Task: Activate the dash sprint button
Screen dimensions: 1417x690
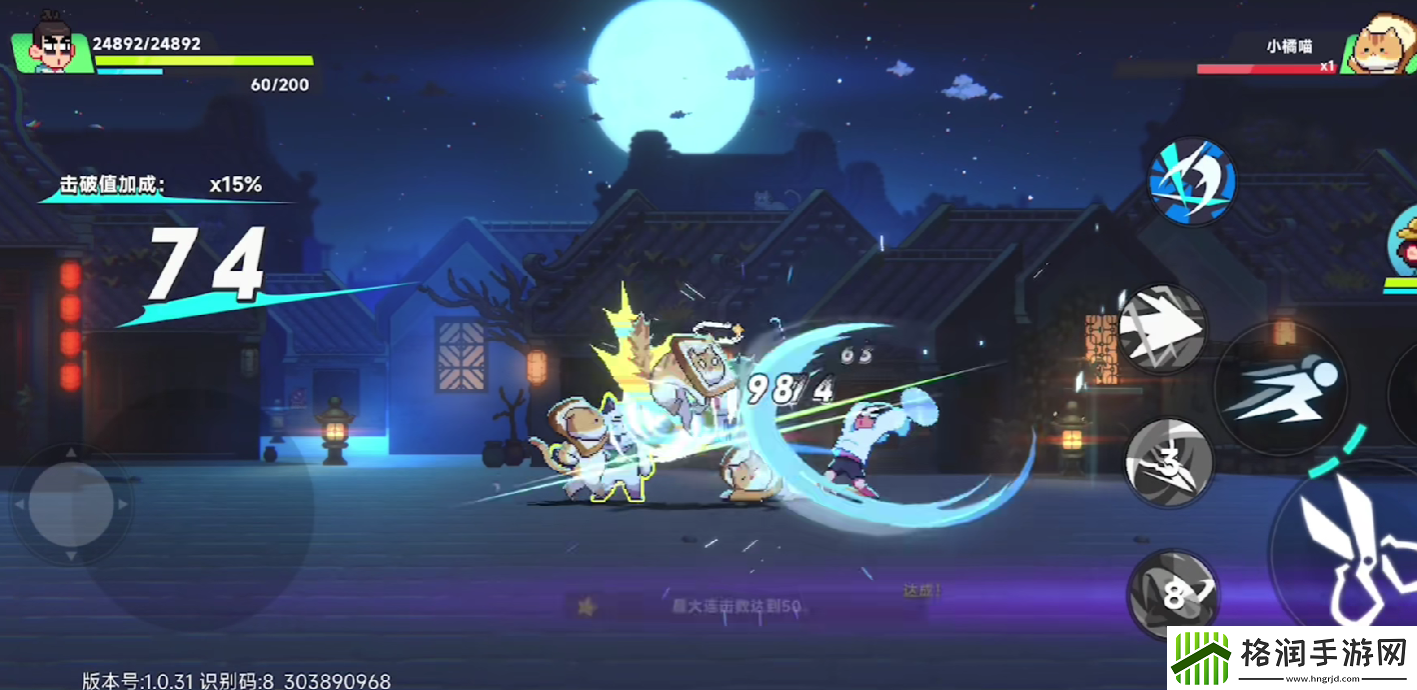Action: (1281, 389)
